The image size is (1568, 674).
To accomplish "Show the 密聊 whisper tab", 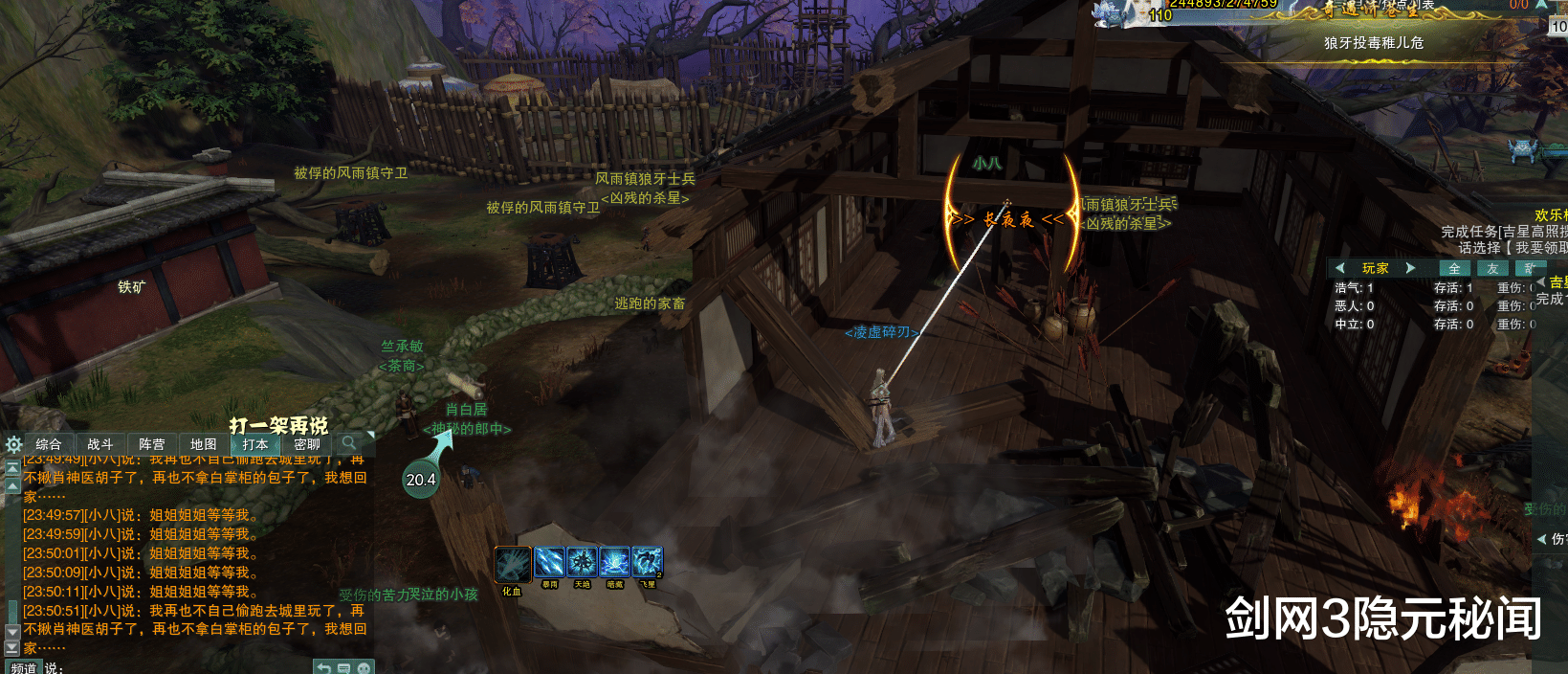I will click(x=307, y=444).
